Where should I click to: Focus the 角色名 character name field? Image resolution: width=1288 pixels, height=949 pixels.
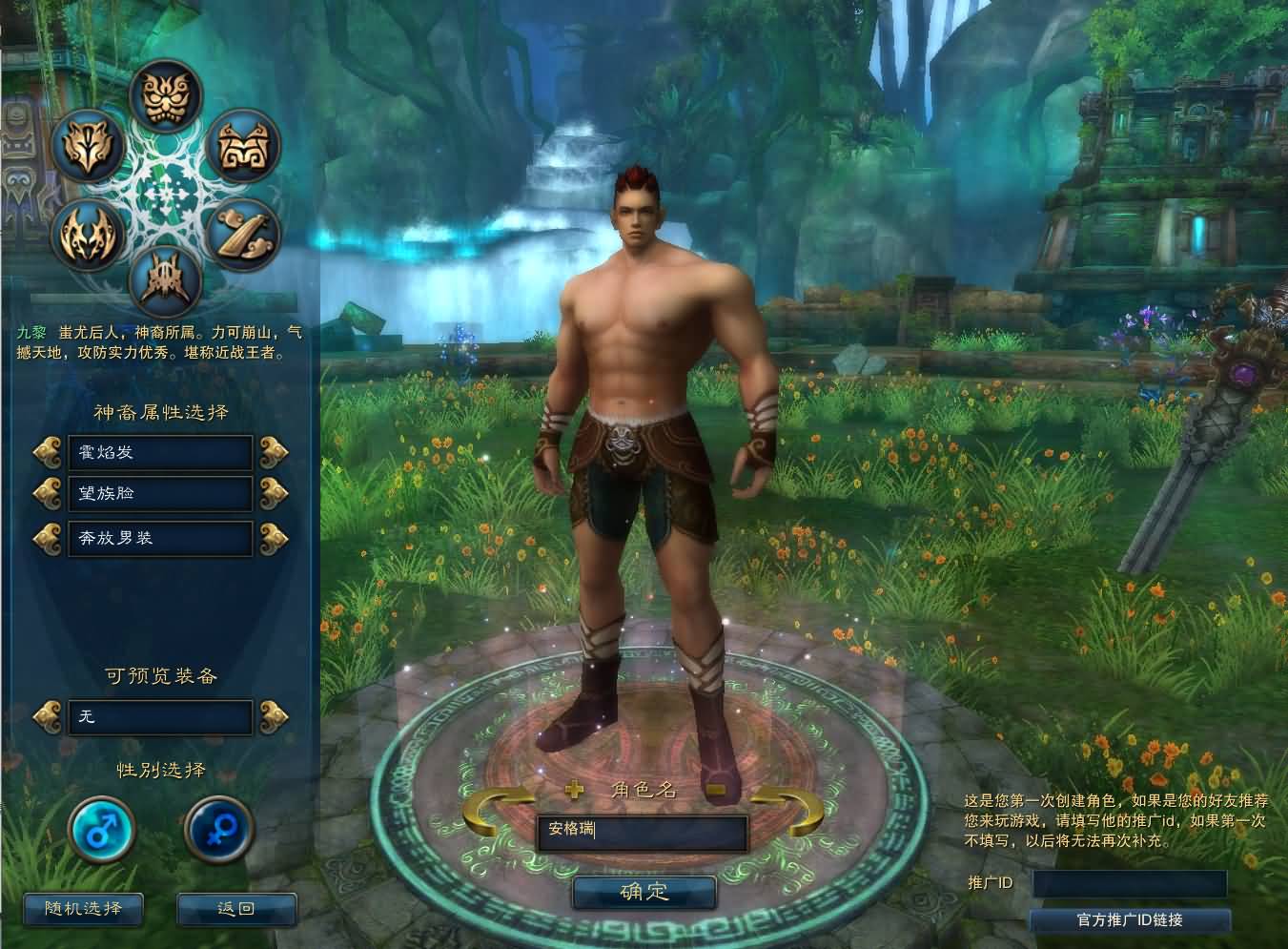tap(641, 832)
